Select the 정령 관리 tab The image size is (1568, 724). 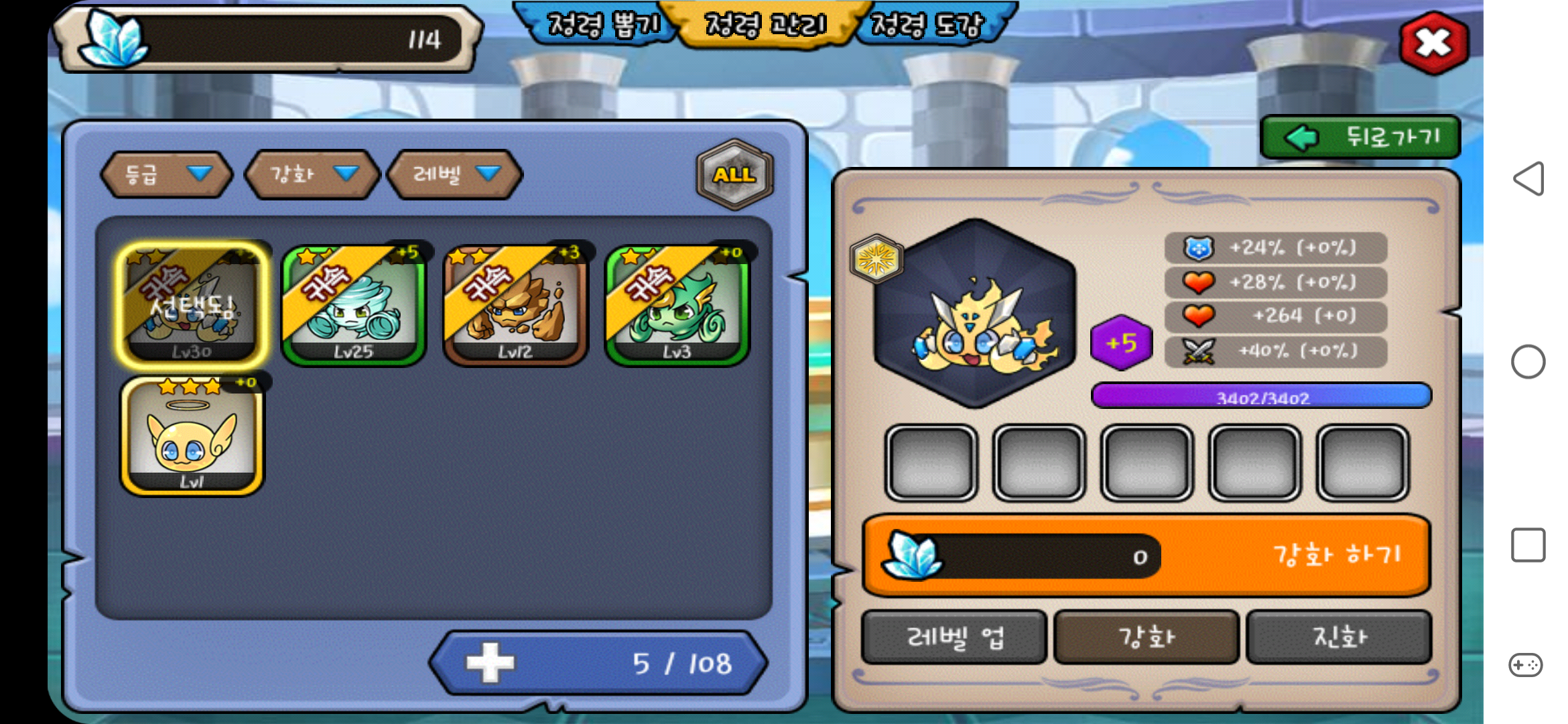pos(766,25)
